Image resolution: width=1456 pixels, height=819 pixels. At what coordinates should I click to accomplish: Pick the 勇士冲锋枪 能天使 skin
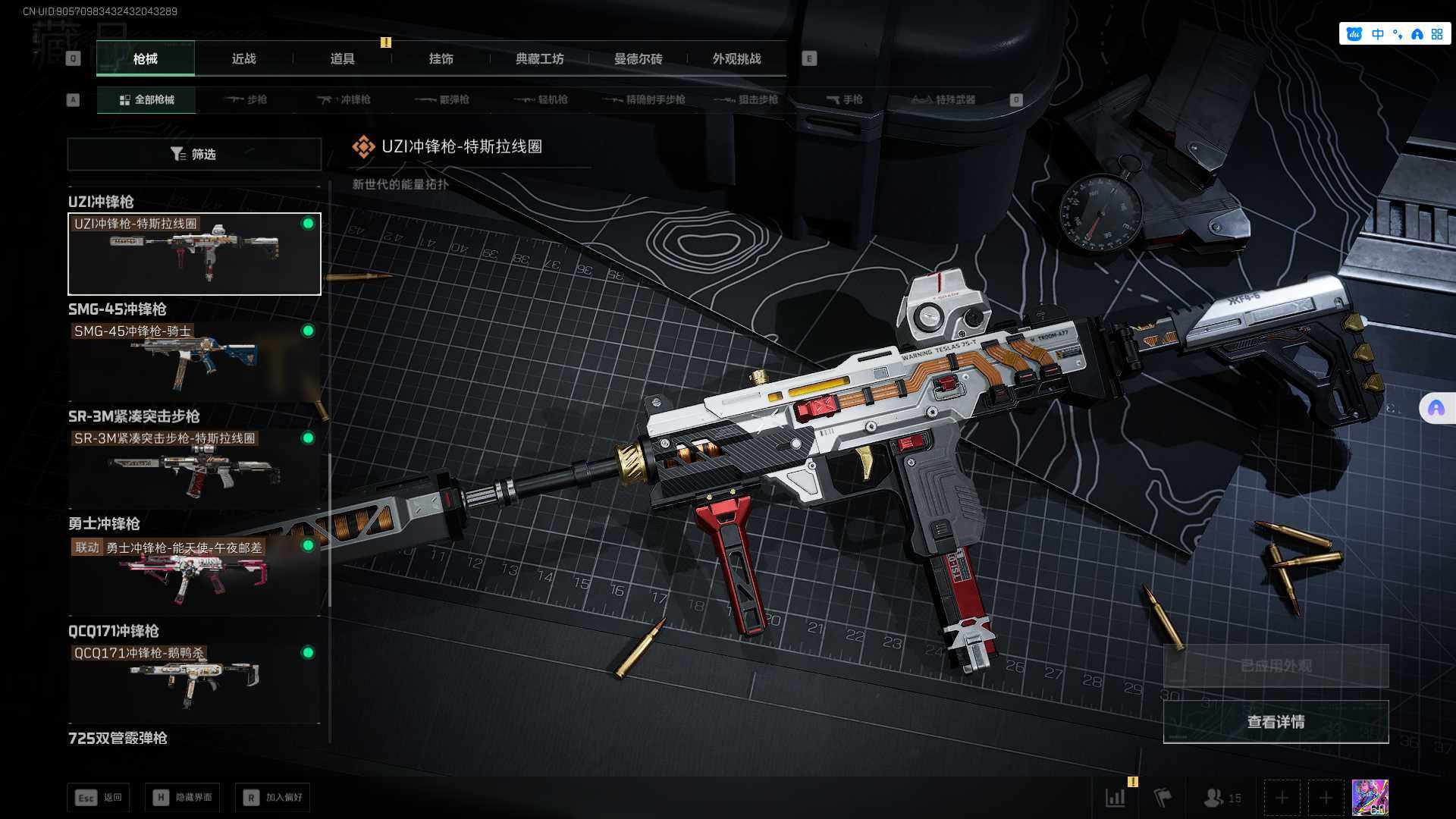pos(194,575)
